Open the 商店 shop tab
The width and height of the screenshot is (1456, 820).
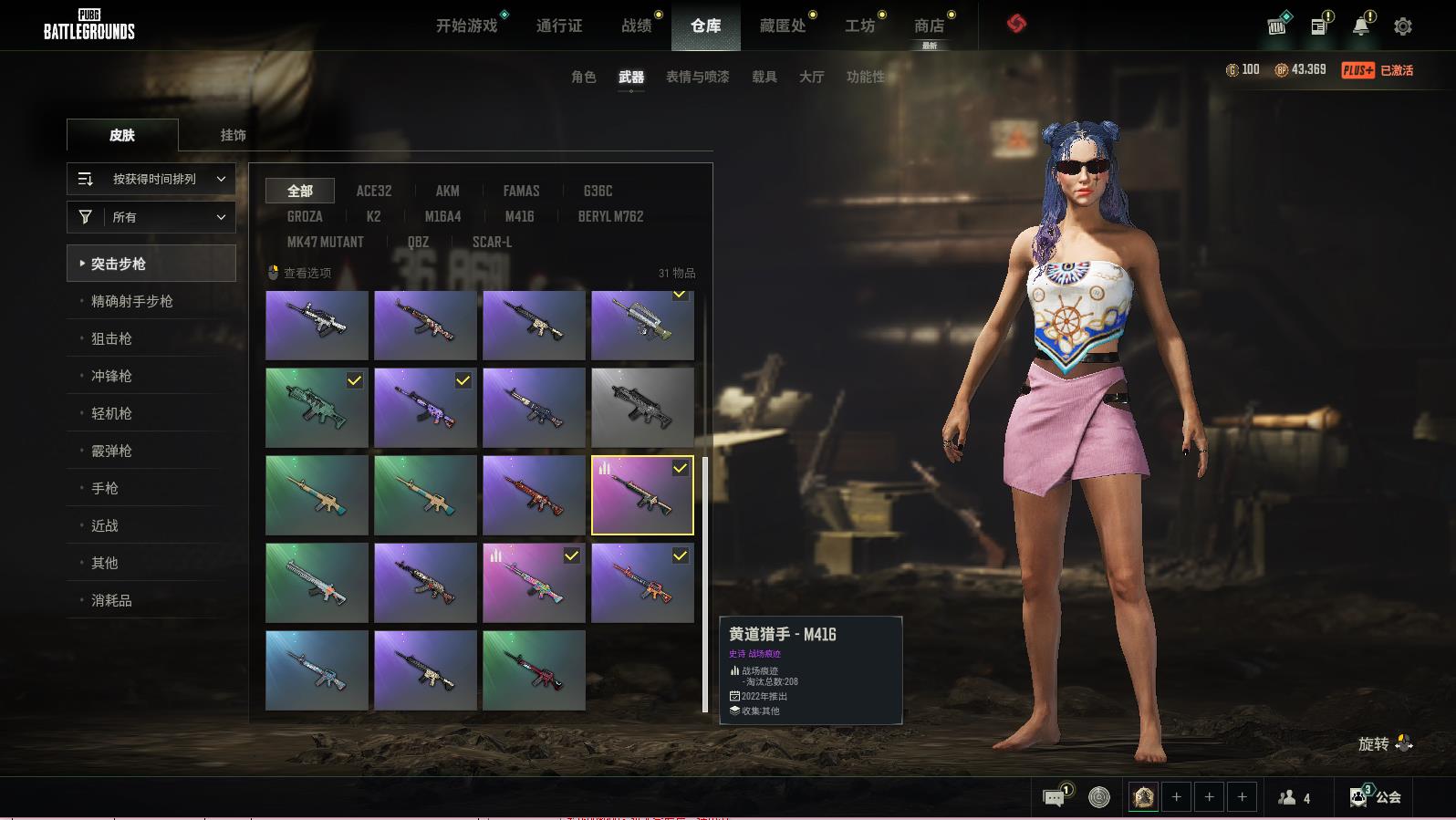point(929,26)
